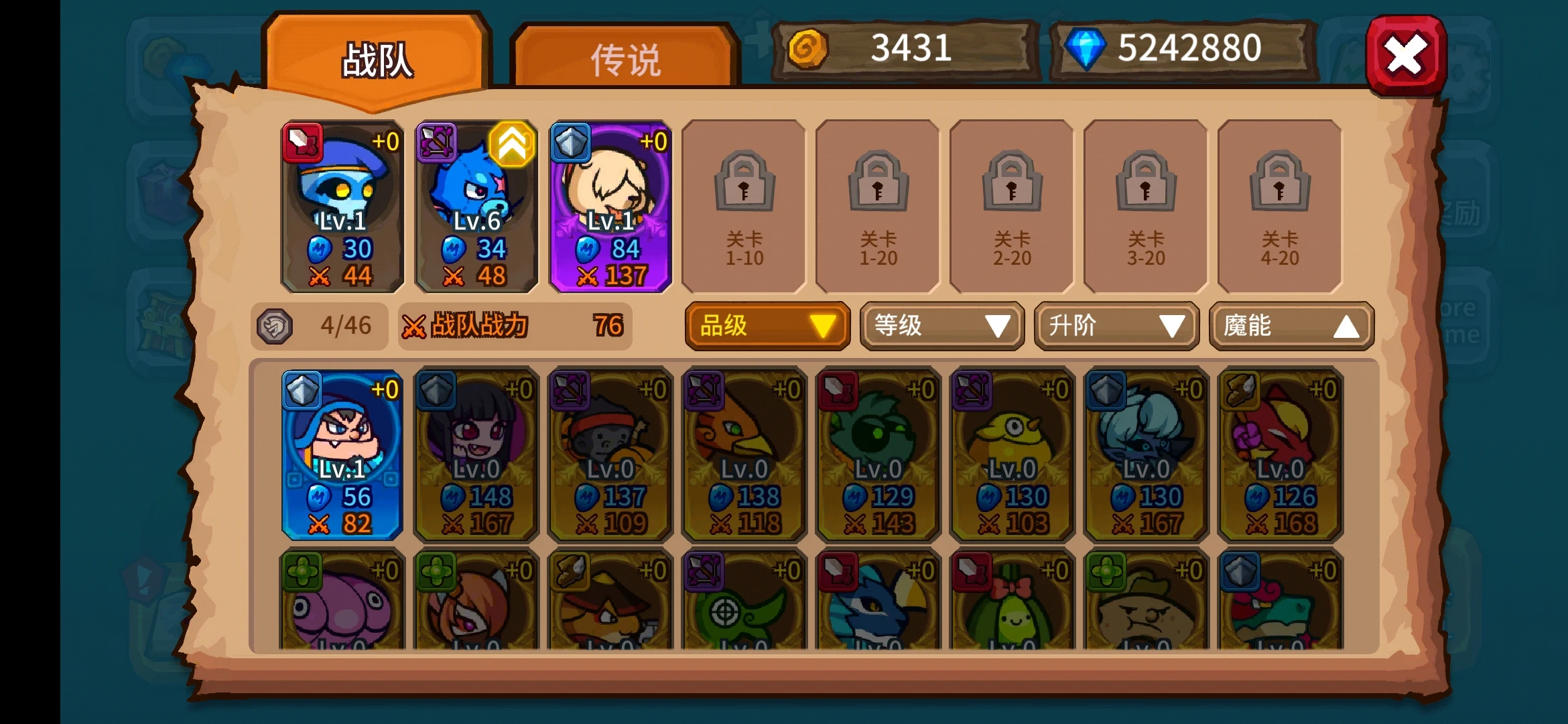Select the blue skull-faced hero card
This screenshot has height=724, width=1568.
tap(342, 206)
